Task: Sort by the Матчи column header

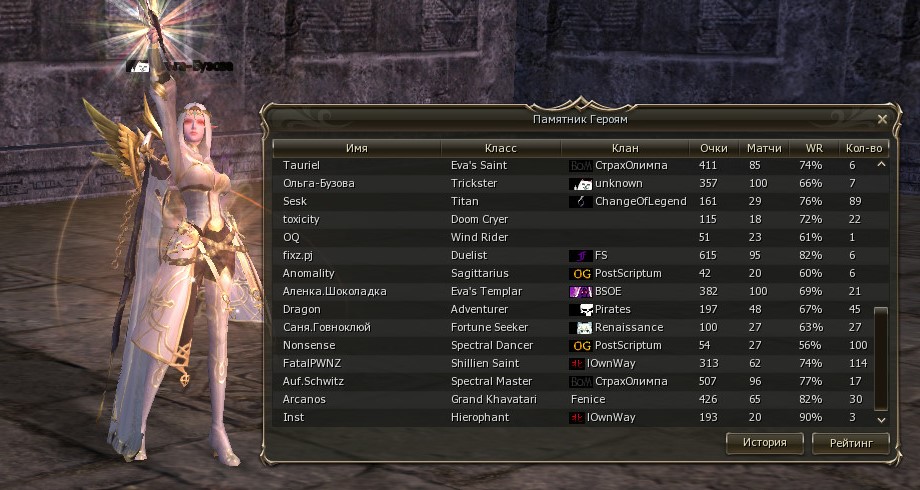Action: point(764,148)
